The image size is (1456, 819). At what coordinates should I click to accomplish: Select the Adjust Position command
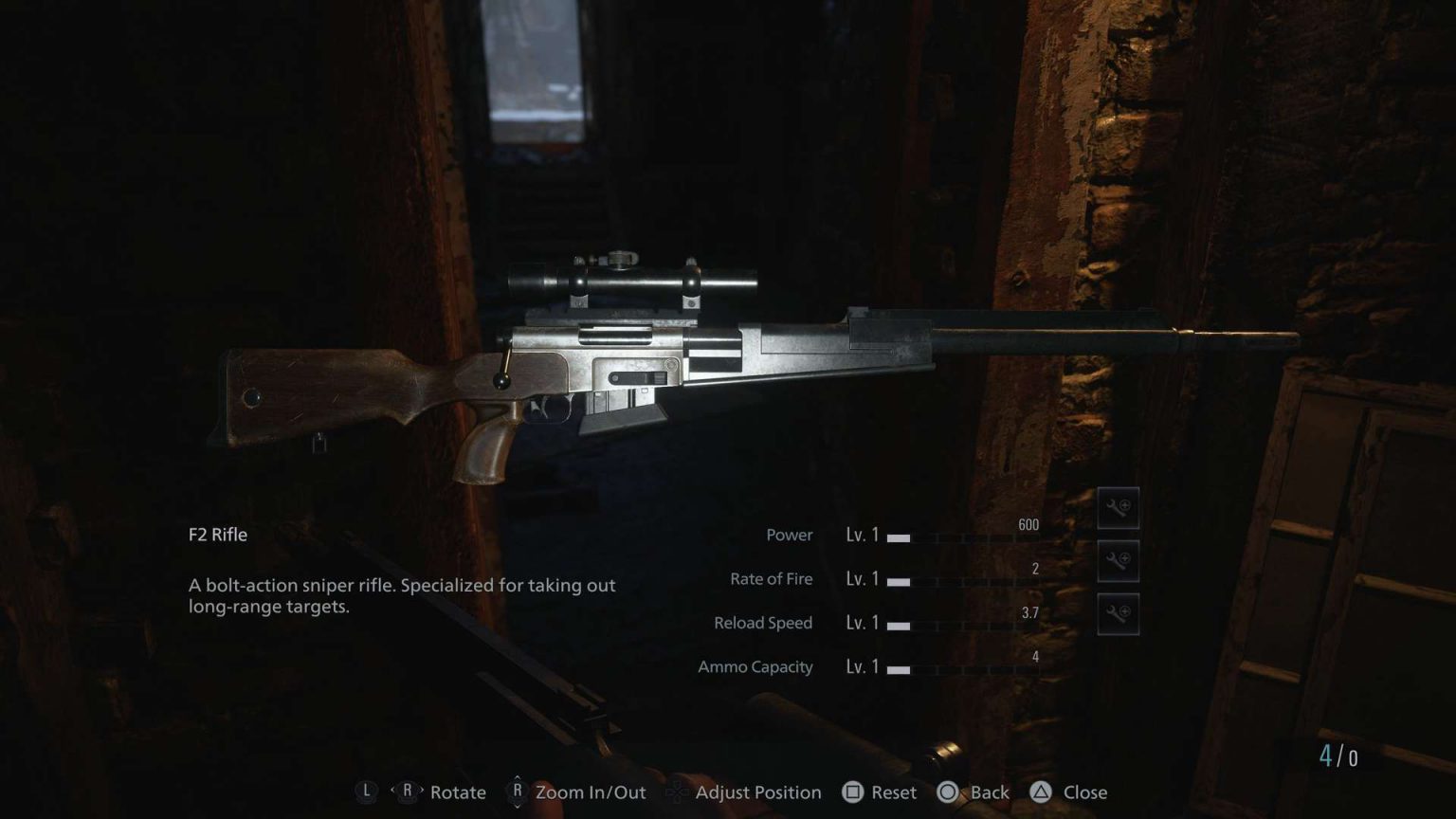tap(758, 792)
